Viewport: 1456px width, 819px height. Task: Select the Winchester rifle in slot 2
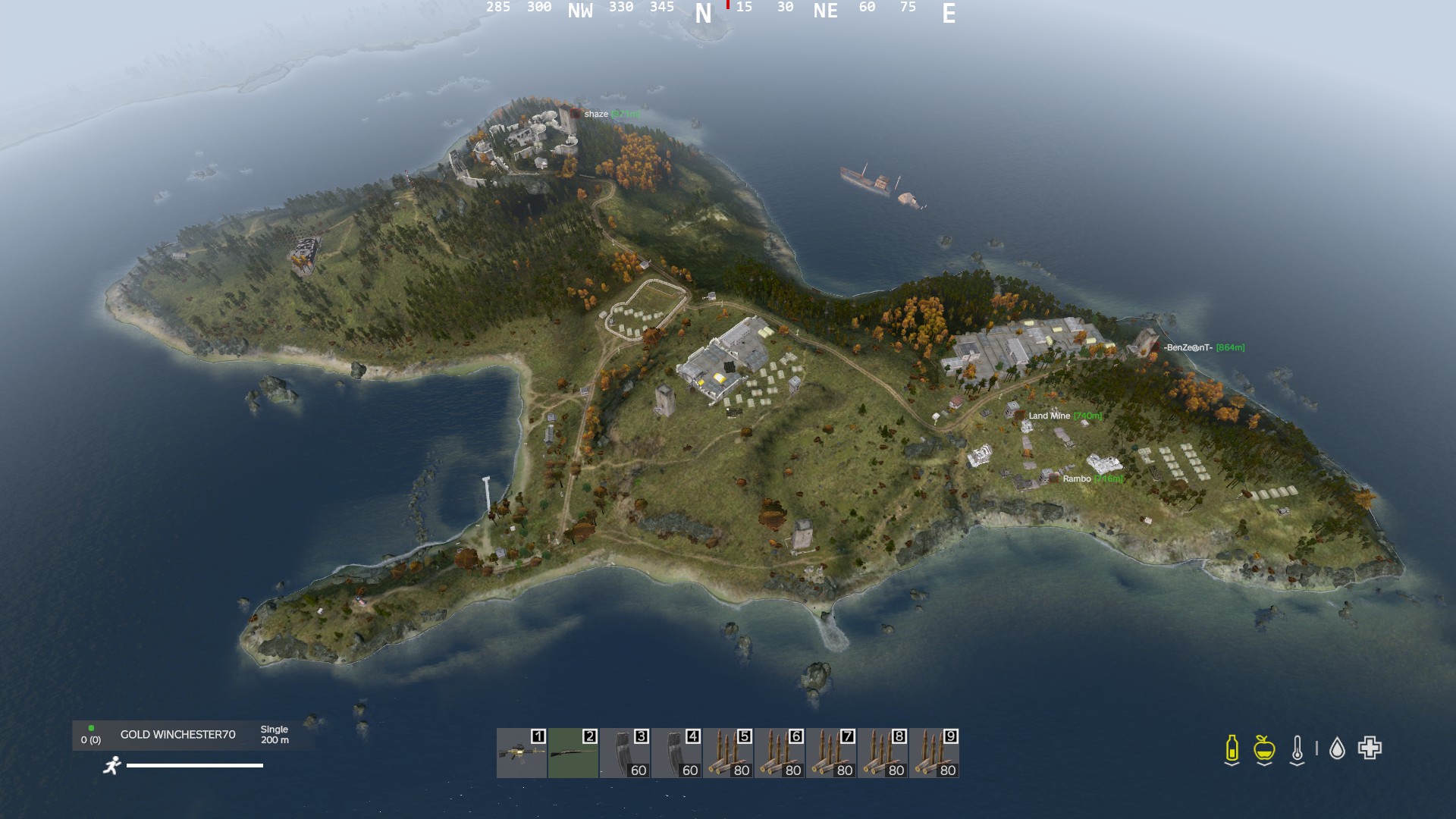[x=573, y=753]
